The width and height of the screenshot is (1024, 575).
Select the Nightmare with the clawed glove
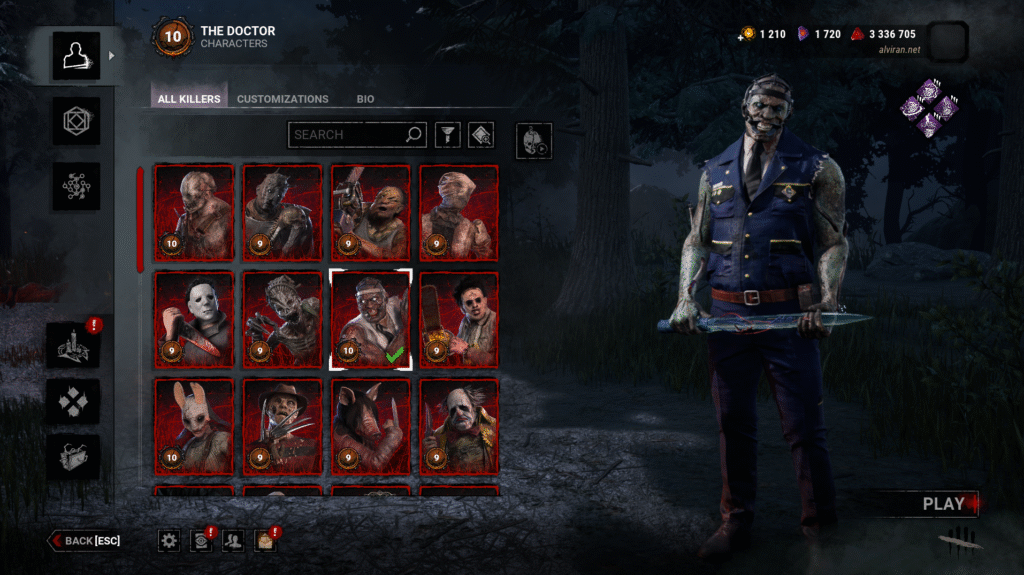coord(282,426)
